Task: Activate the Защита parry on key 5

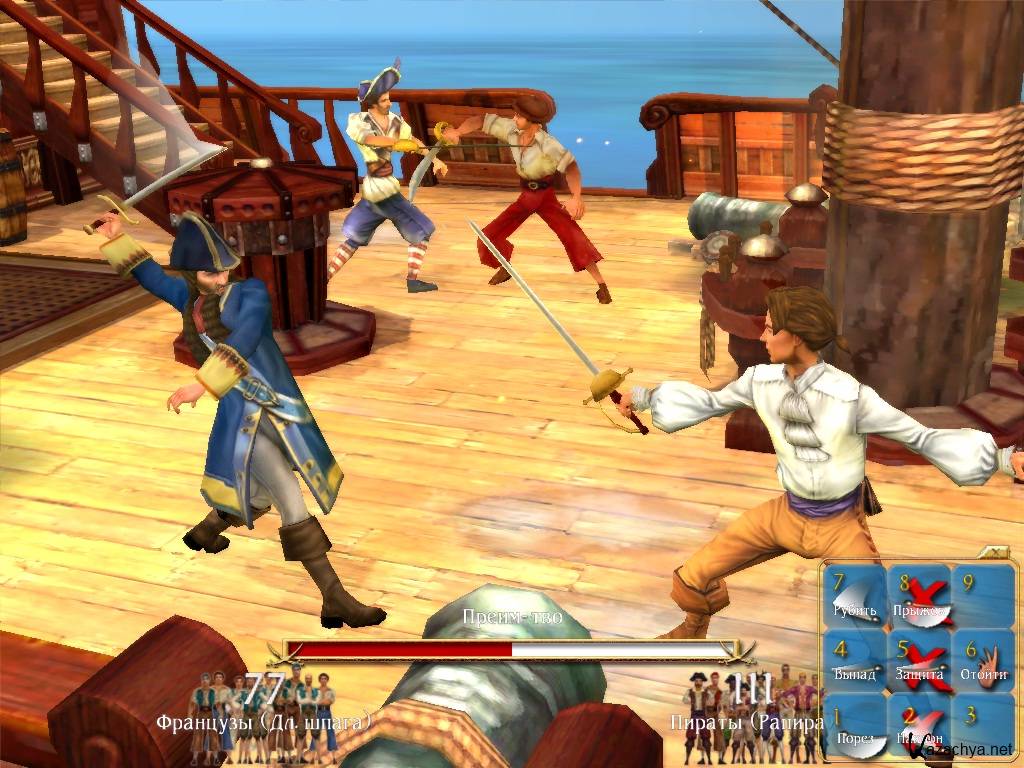Action: click(x=917, y=661)
